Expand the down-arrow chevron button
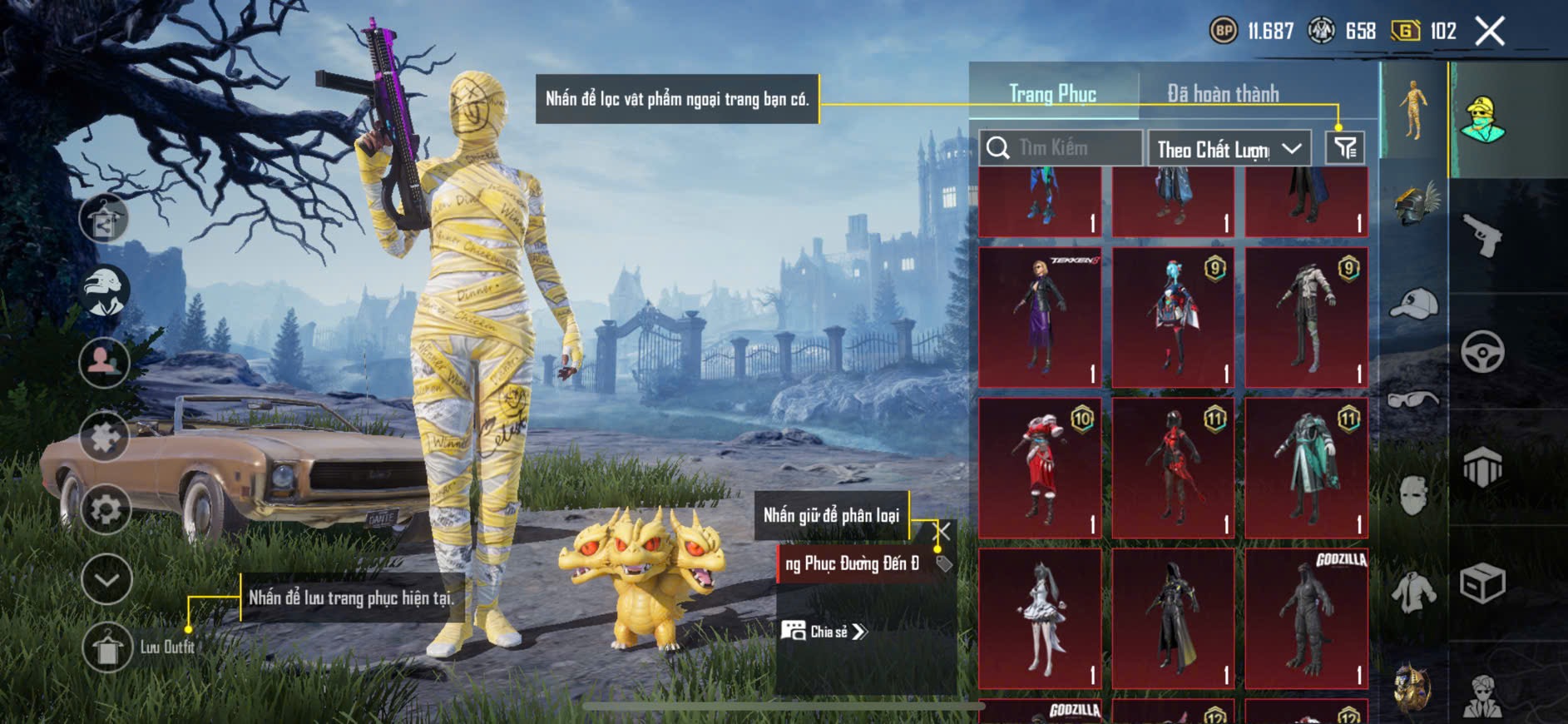Image resolution: width=1568 pixels, height=724 pixels. point(106,579)
